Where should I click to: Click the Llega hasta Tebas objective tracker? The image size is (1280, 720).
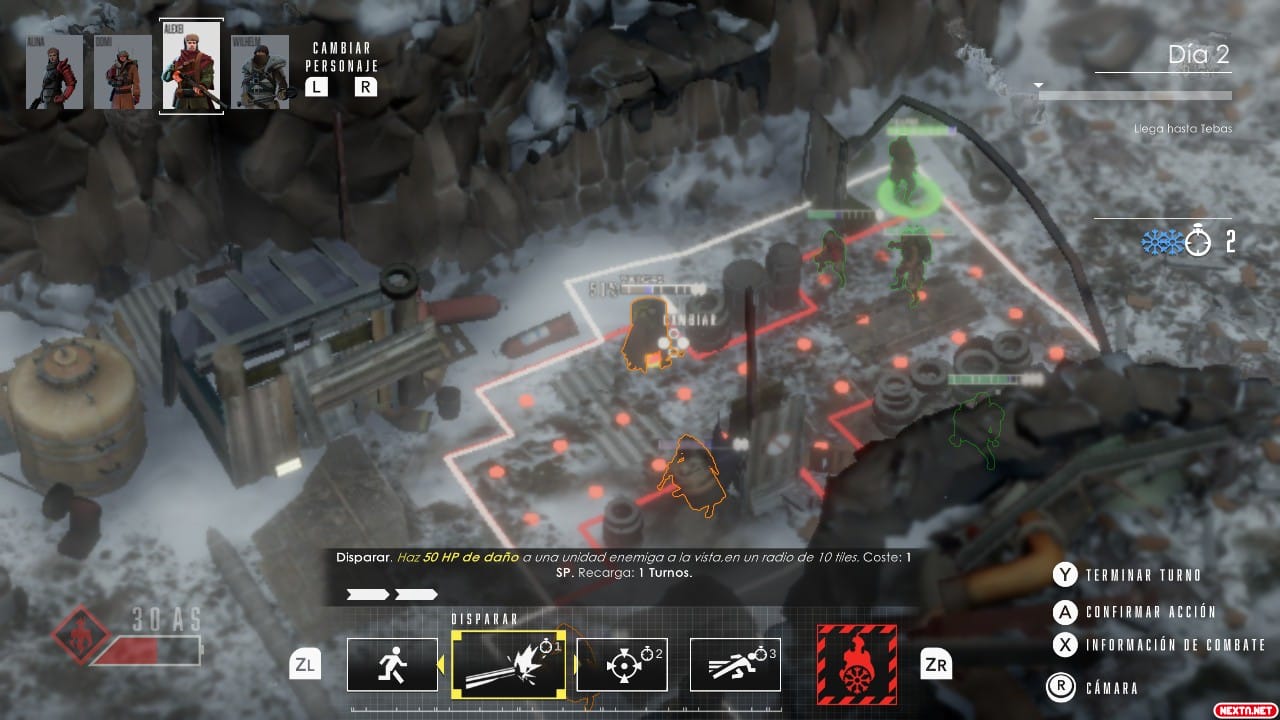pos(1182,129)
